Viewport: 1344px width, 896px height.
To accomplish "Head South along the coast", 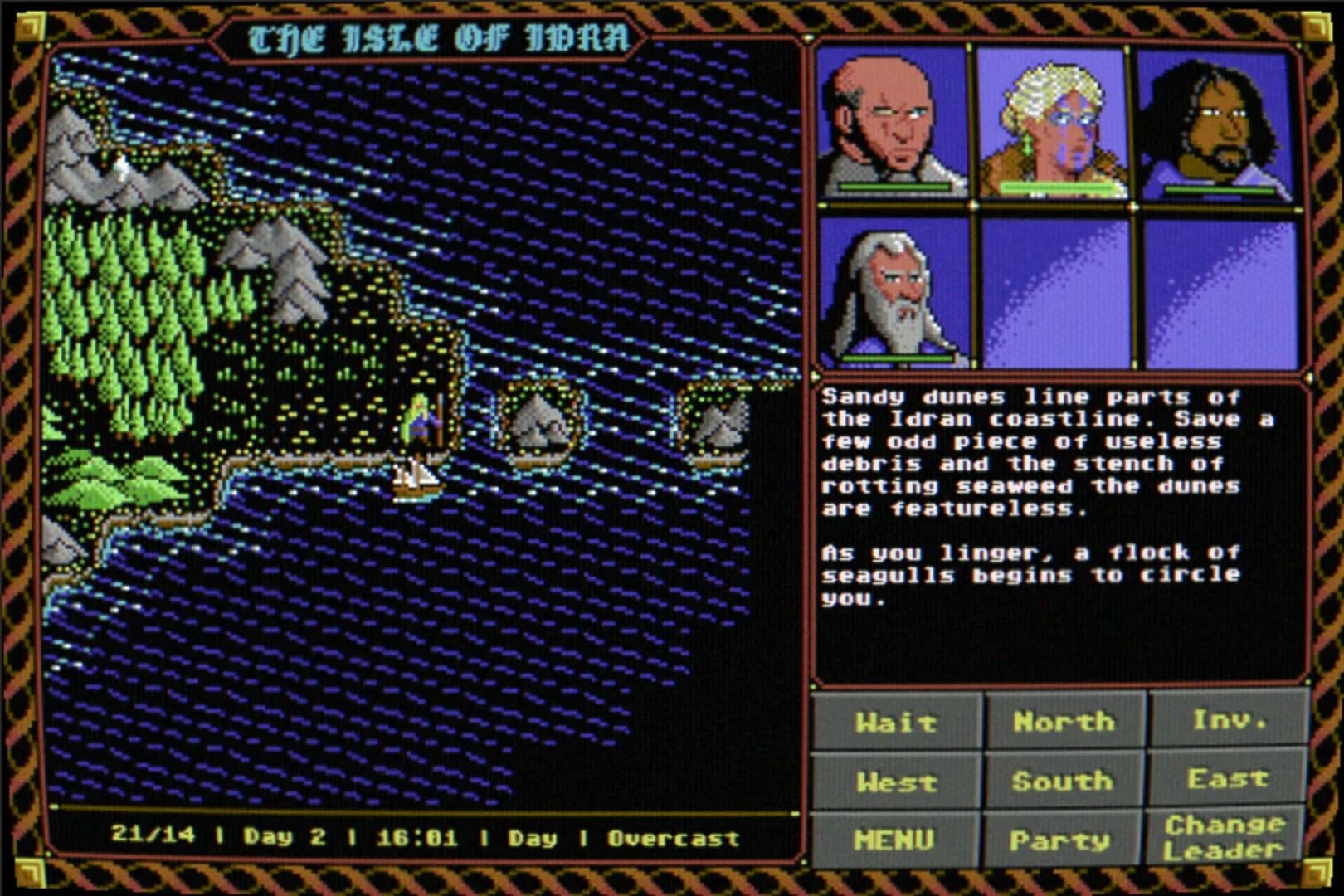I will click(x=1060, y=781).
